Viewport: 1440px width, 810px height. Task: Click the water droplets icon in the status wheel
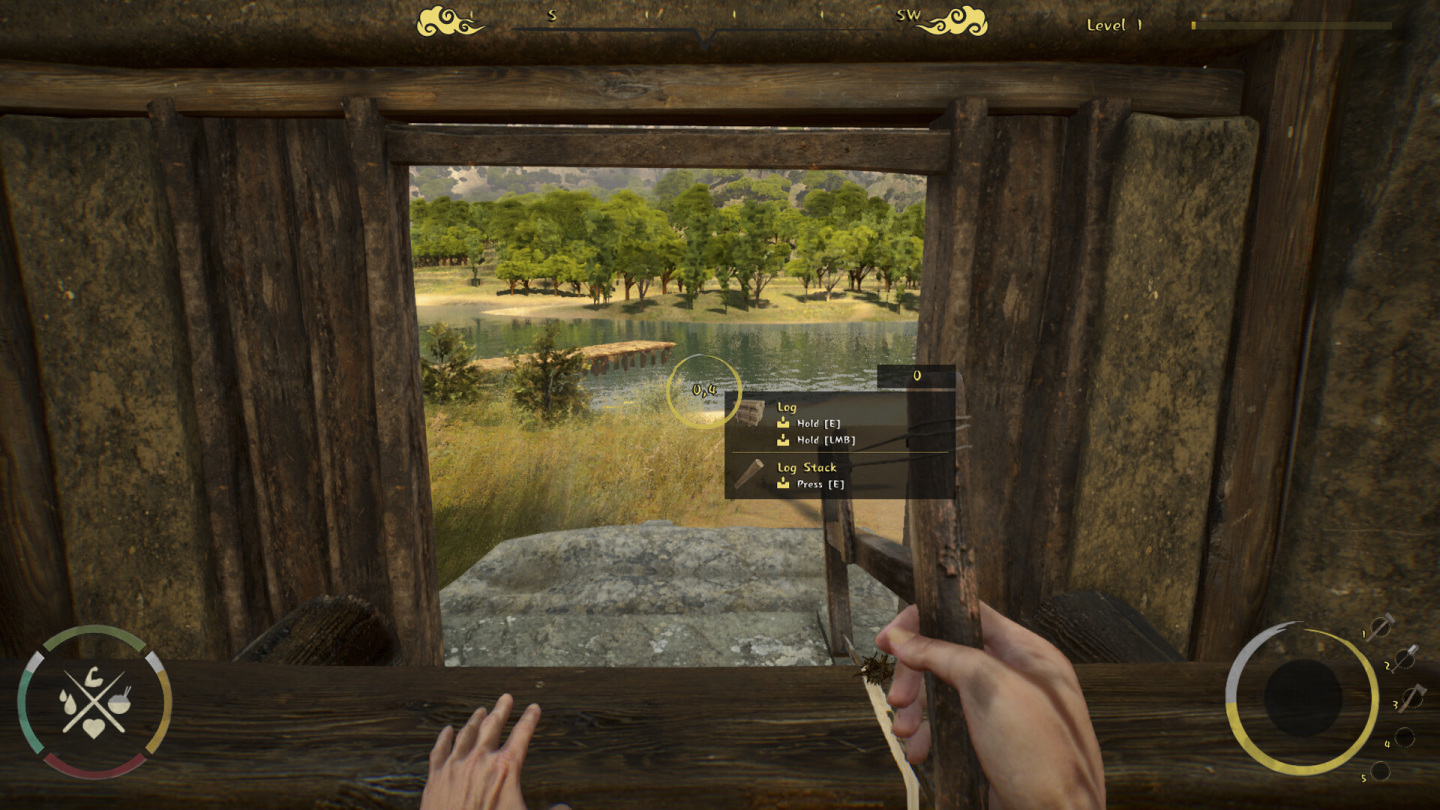[x=67, y=702]
